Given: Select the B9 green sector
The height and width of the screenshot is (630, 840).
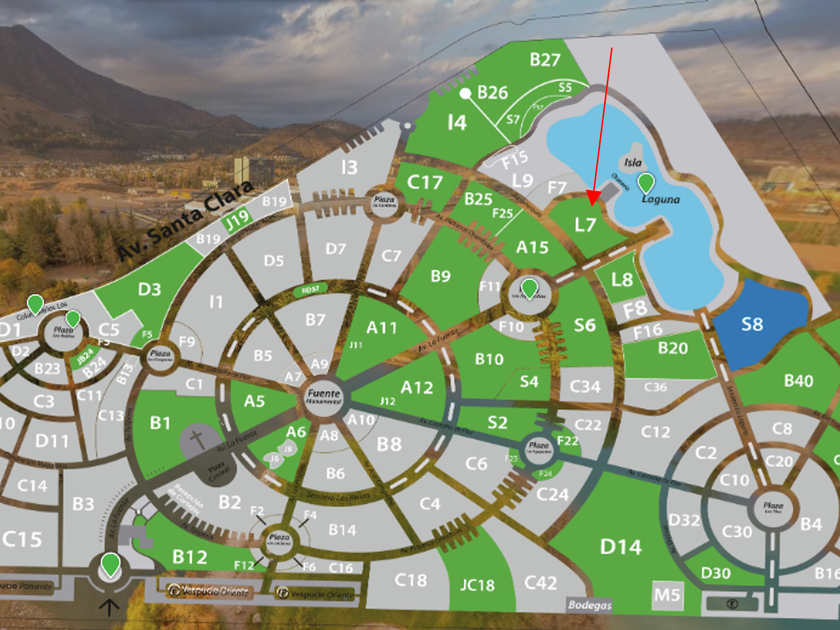Looking at the screenshot, I should coord(440,276).
